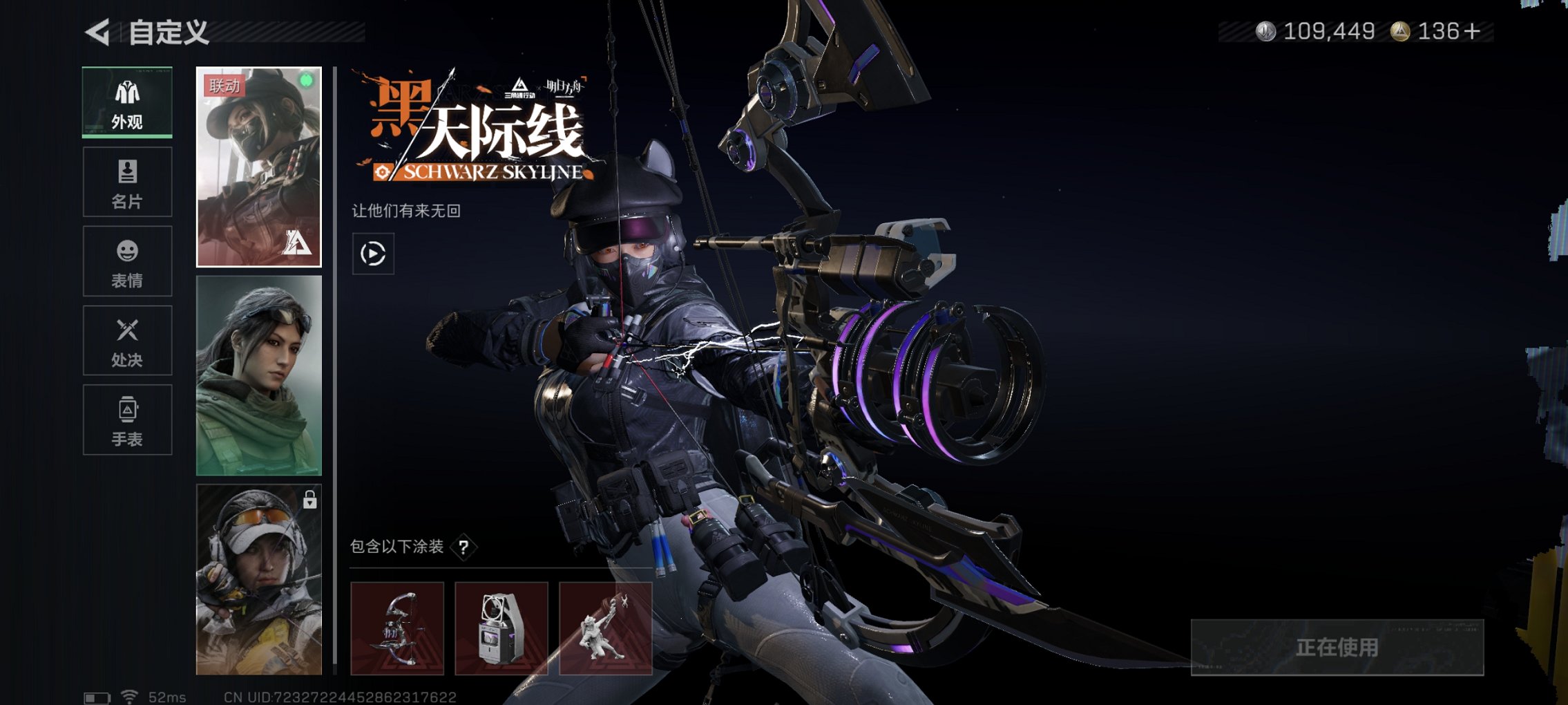Open the 名片 name card panel
The image size is (1568, 705).
126,181
